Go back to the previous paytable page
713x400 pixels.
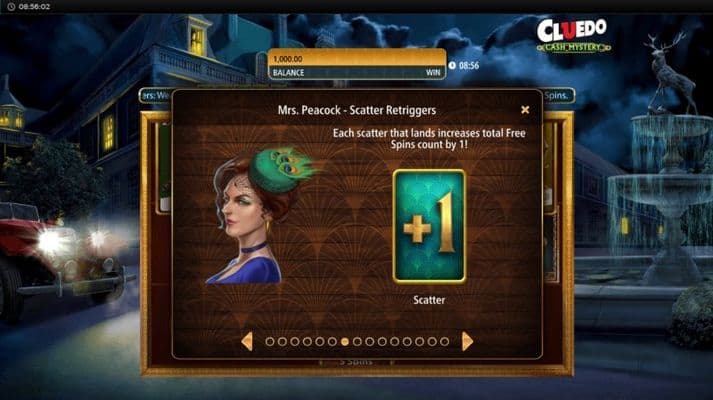click(x=247, y=341)
